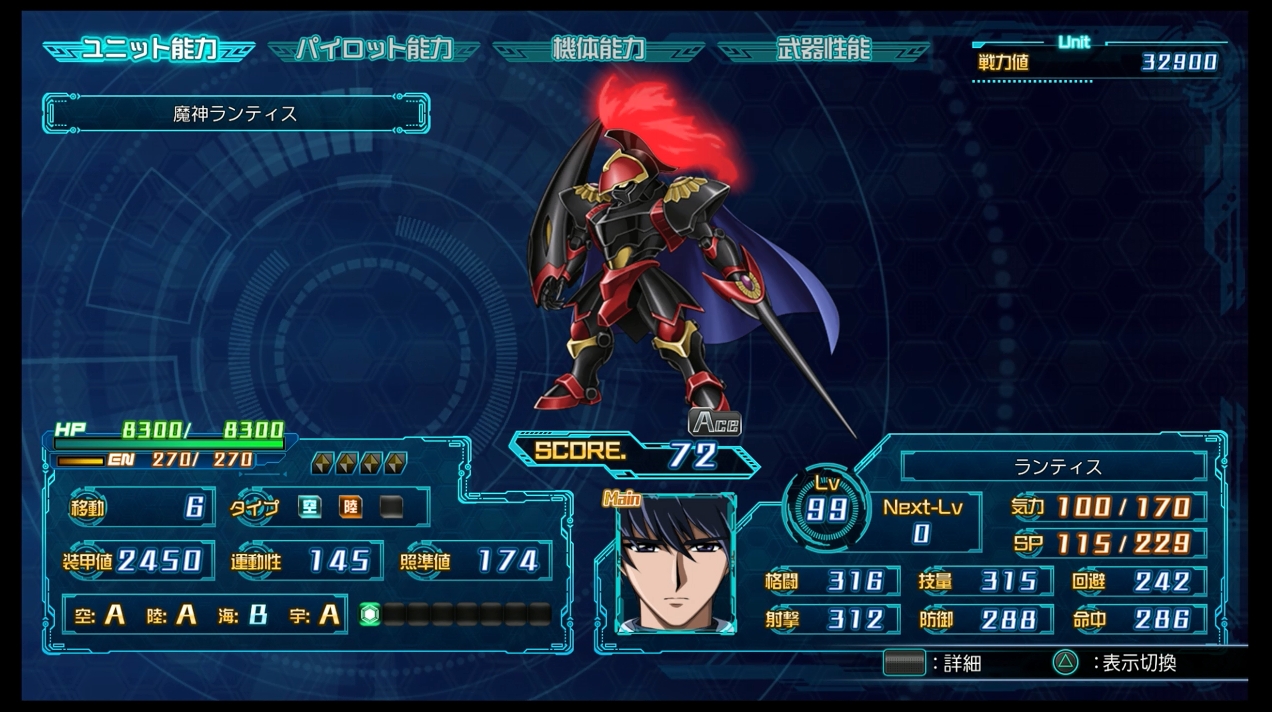The image size is (1272, 712).
Task: Select the 武器性能 tab
Action: [823, 49]
